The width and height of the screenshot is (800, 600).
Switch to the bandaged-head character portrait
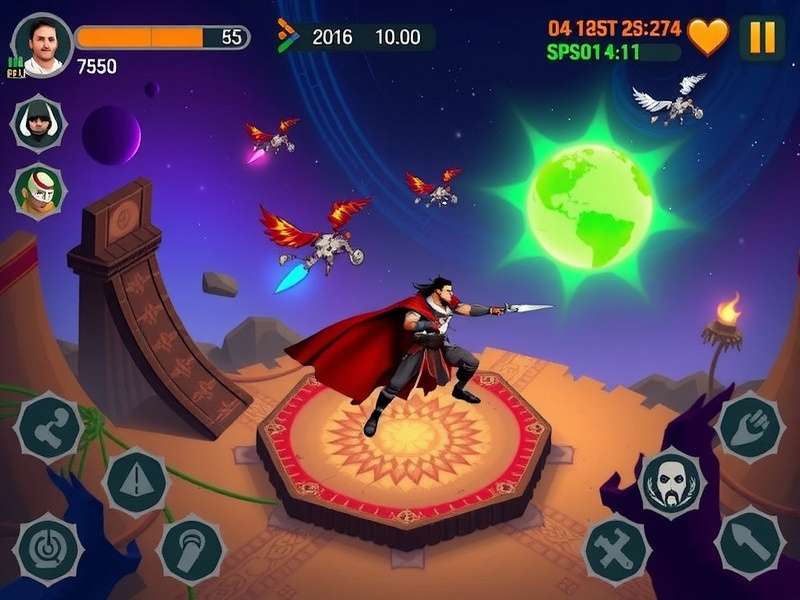[39, 191]
